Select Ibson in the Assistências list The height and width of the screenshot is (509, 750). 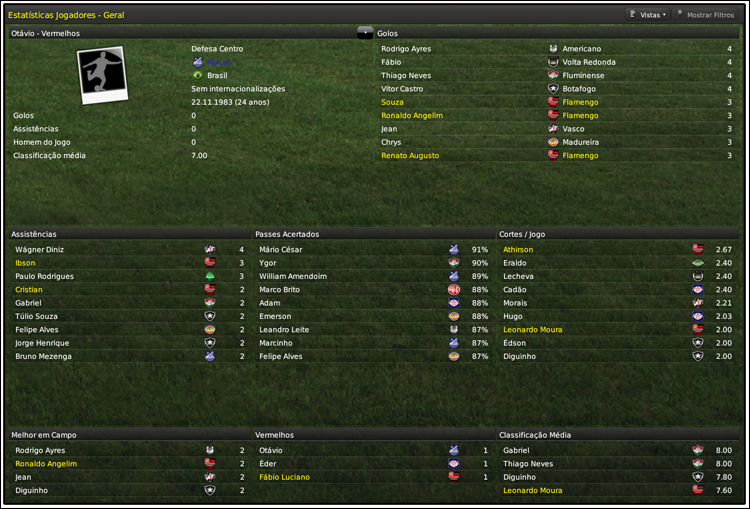pos(25,263)
